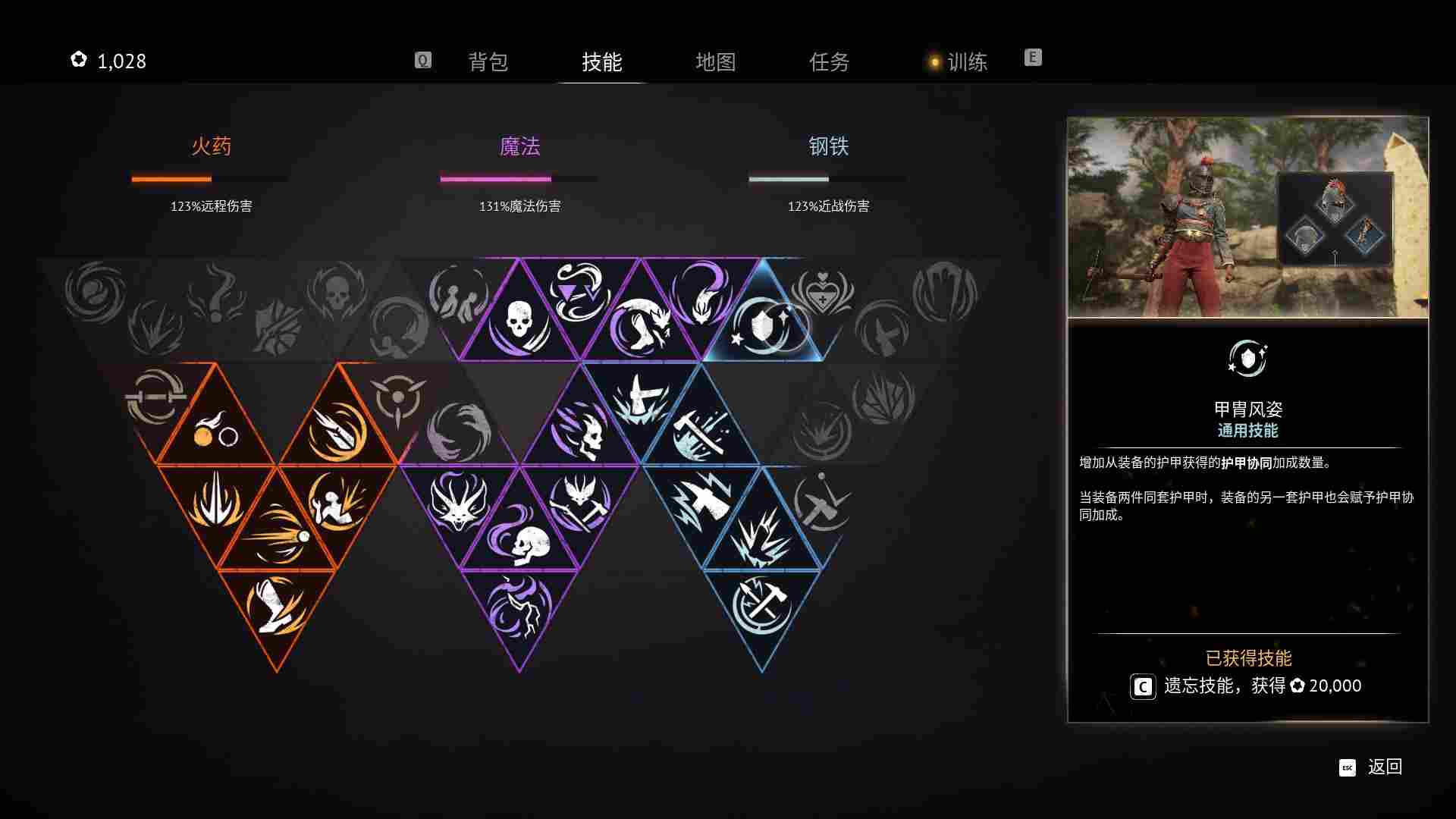The width and height of the screenshot is (1456, 819).
Task: Switch to the 任务 tab
Action: 830,62
